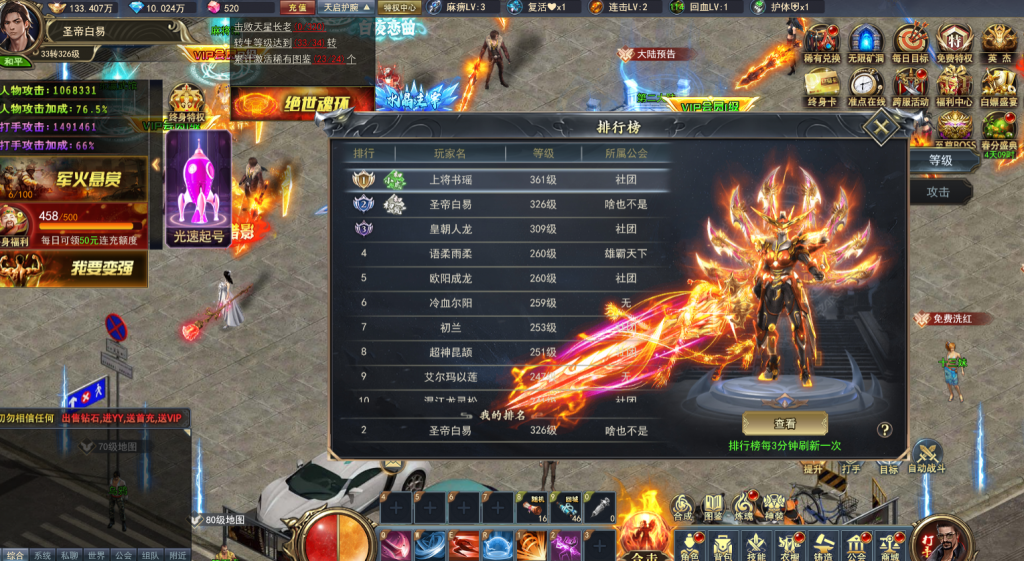The height and width of the screenshot is (561, 1024).
Task: Switch chat to the 世界 world channel
Action: tap(96, 555)
